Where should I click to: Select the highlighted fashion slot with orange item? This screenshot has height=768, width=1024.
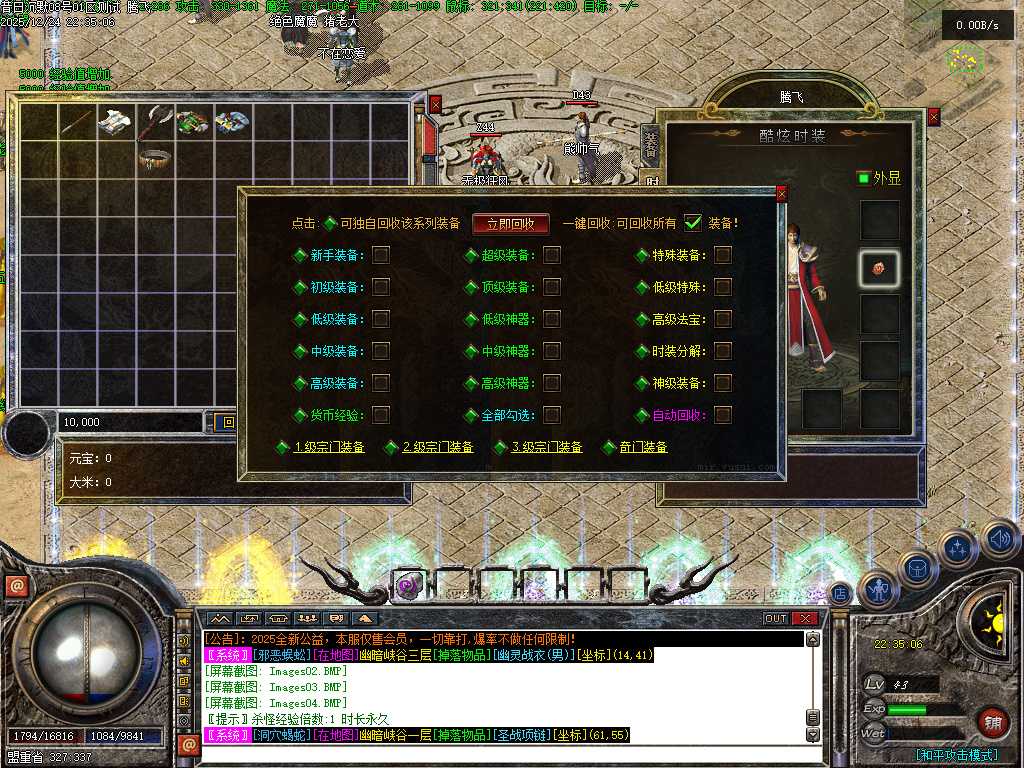coord(880,267)
